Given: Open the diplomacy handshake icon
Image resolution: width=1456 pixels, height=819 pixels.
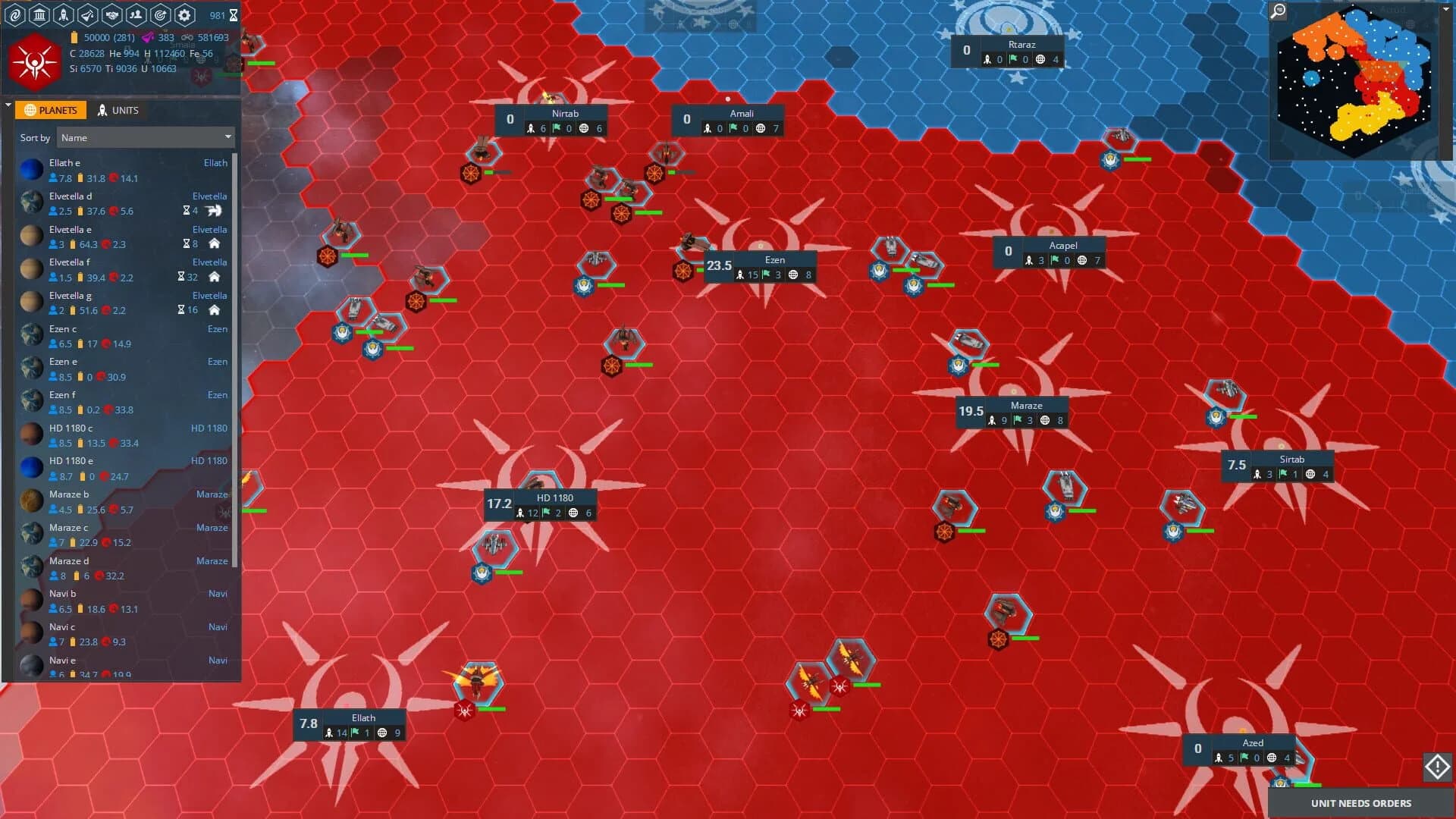Looking at the screenshot, I should 111,14.
